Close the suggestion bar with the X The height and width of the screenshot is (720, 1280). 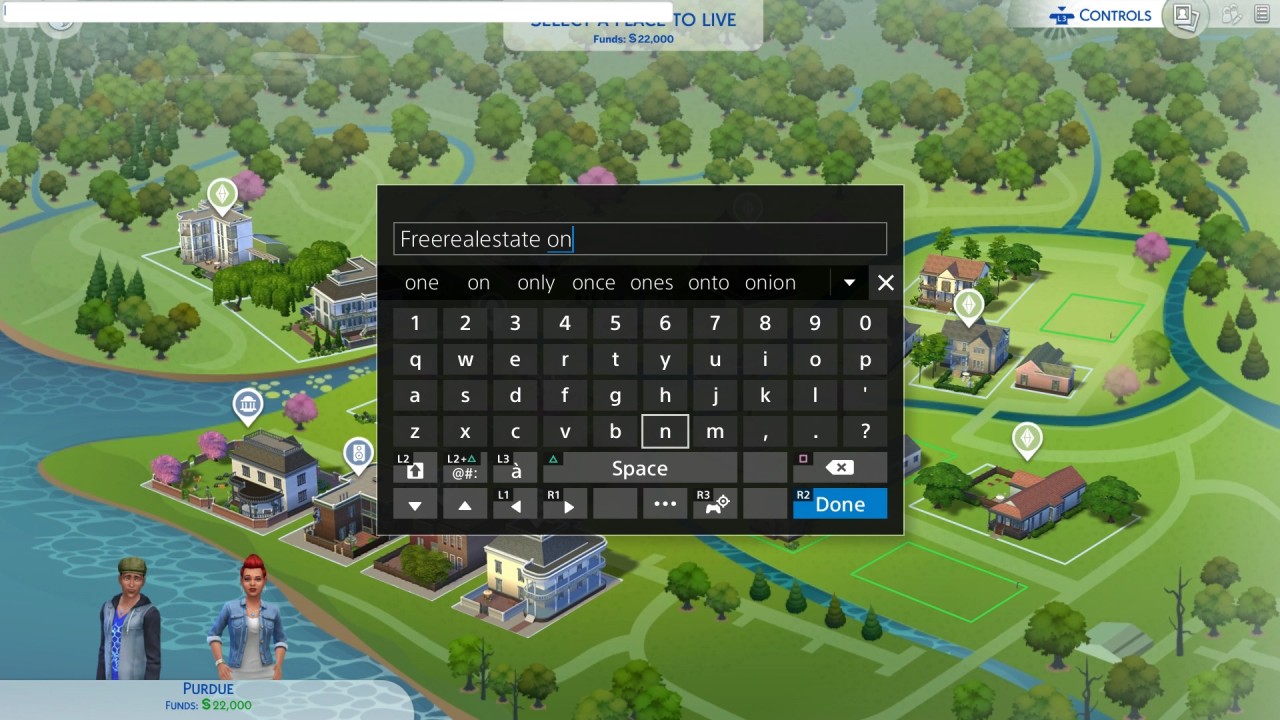click(x=885, y=283)
